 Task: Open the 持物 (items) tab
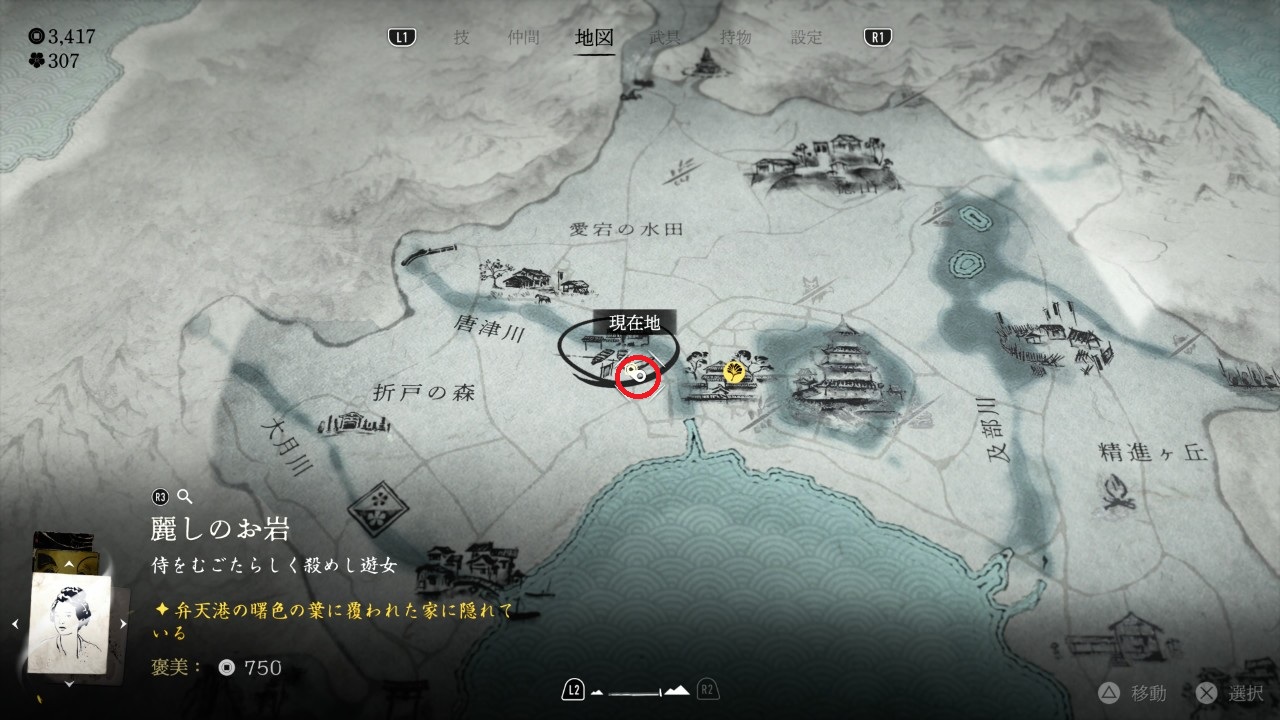[736, 38]
